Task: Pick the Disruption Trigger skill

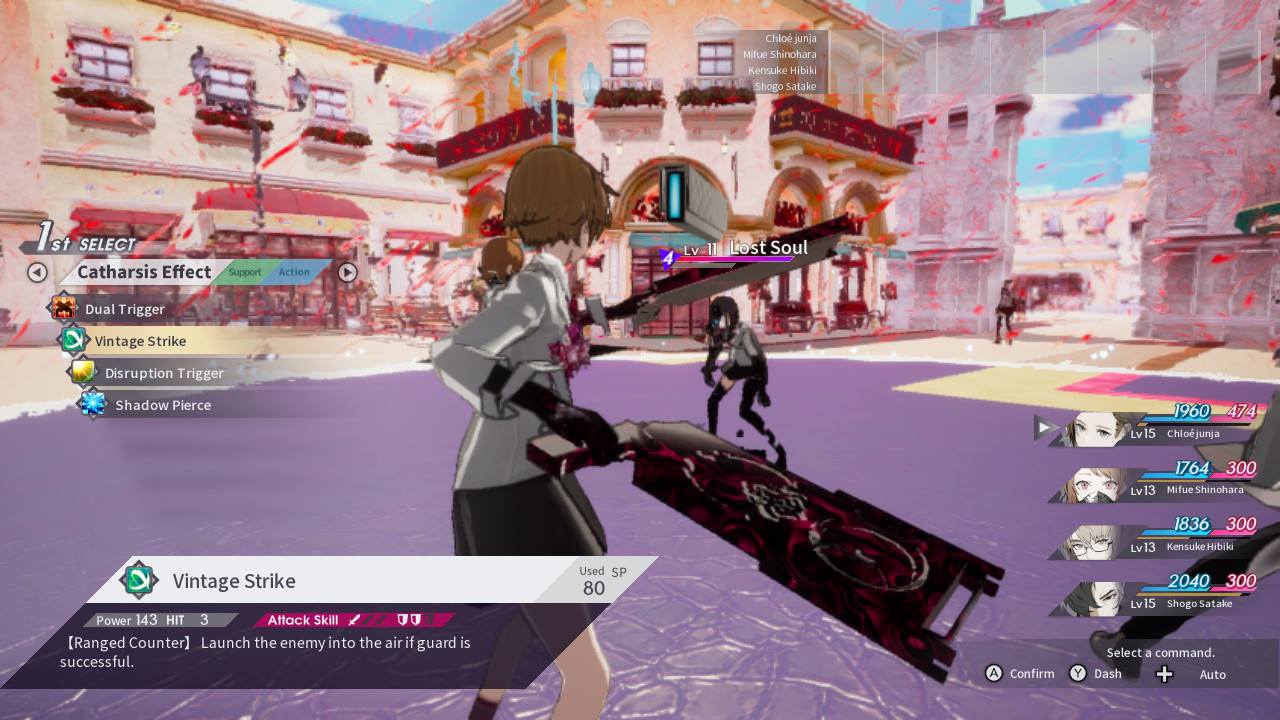Action: pyautogui.click(x=163, y=373)
